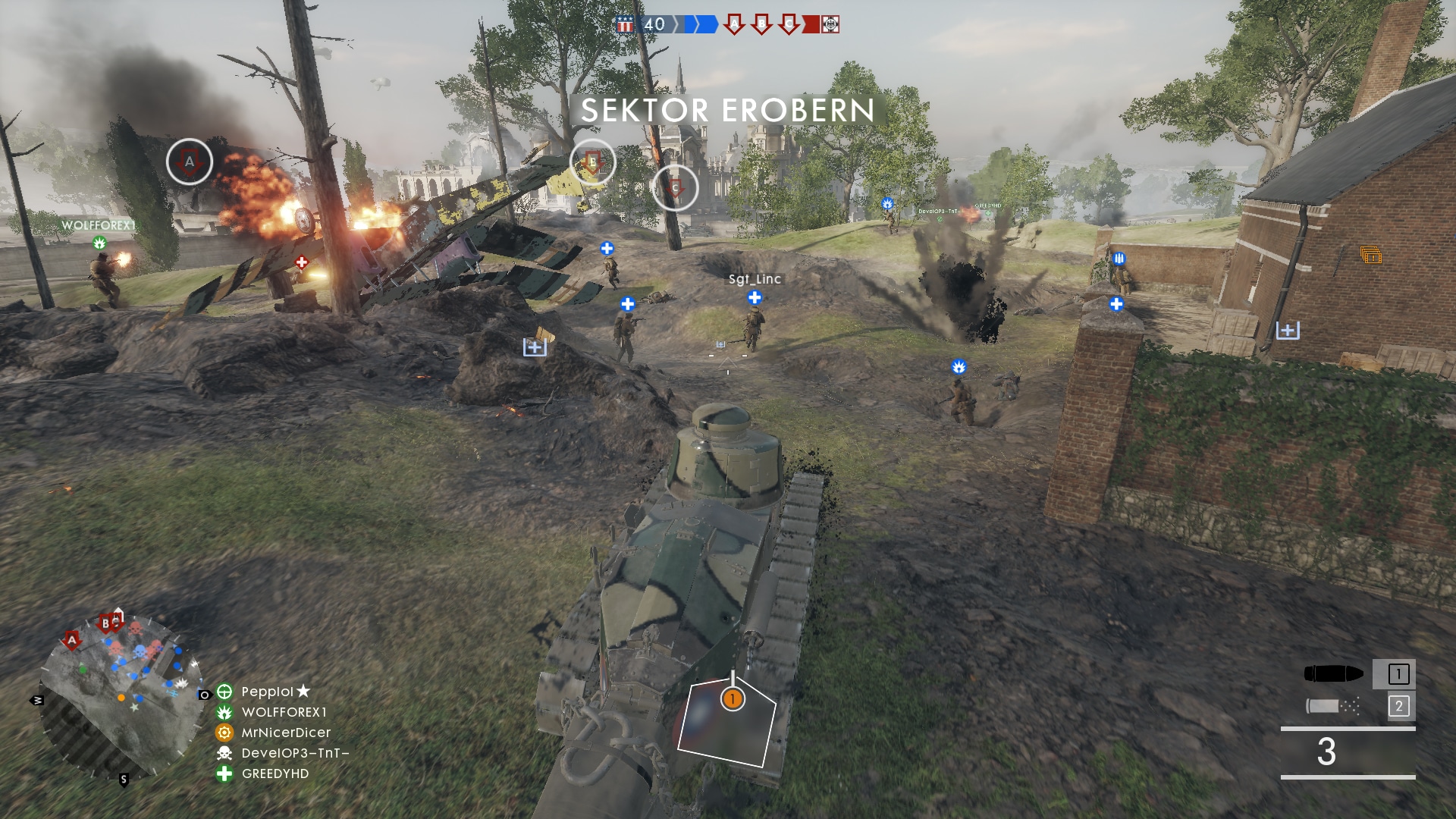The width and height of the screenshot is (1456, 819).
Task: Choose the circled objective C marker
Action: [675, 187]
